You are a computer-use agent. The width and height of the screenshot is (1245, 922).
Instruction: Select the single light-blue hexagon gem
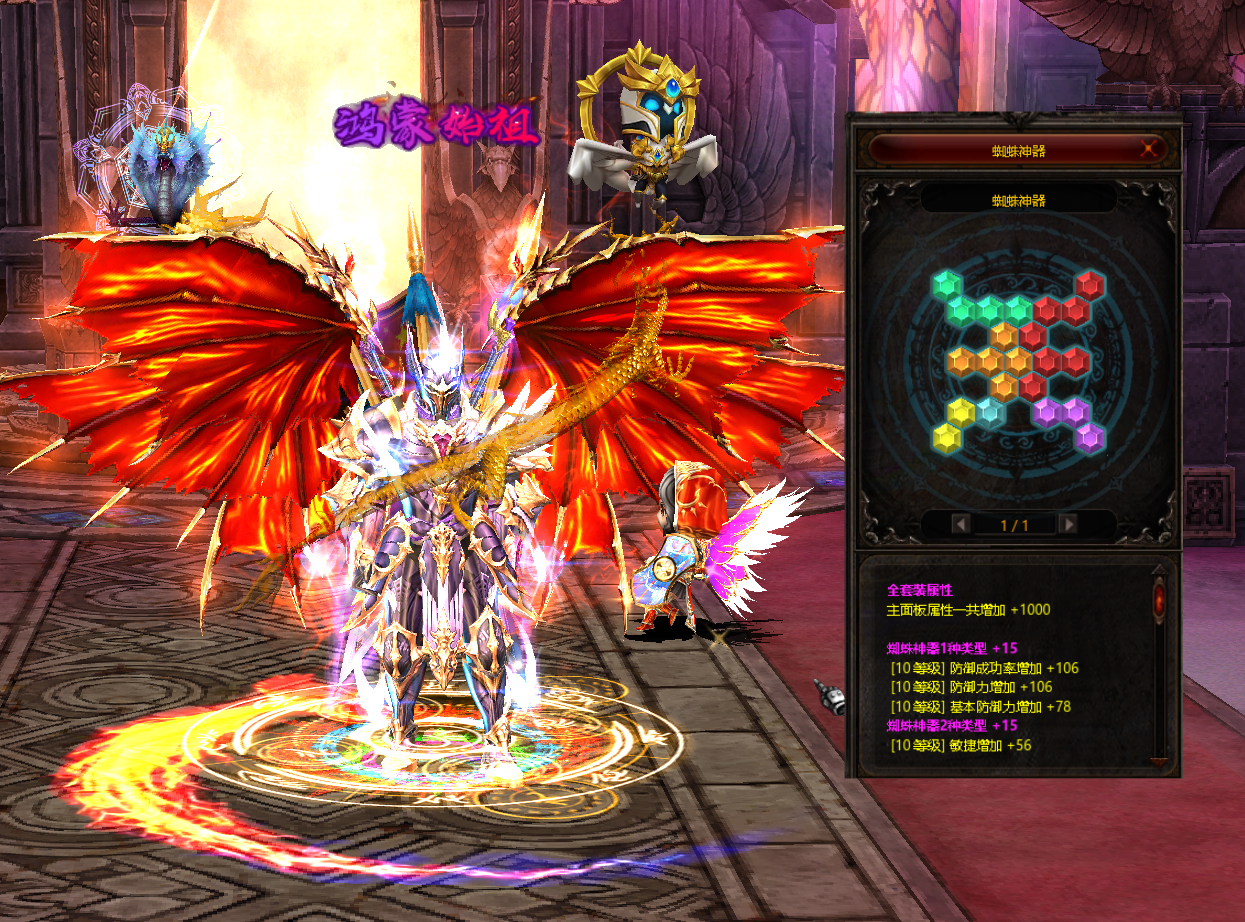(x=989, y=410)
